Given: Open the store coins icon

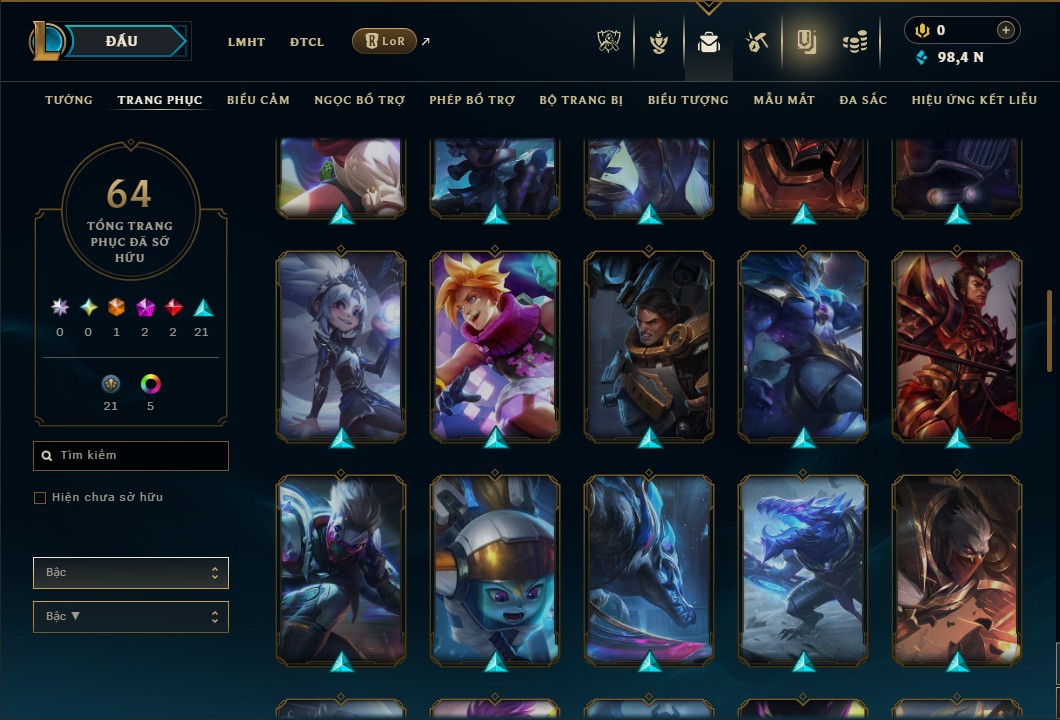Looking at the screenshot, I should (854, 42).
